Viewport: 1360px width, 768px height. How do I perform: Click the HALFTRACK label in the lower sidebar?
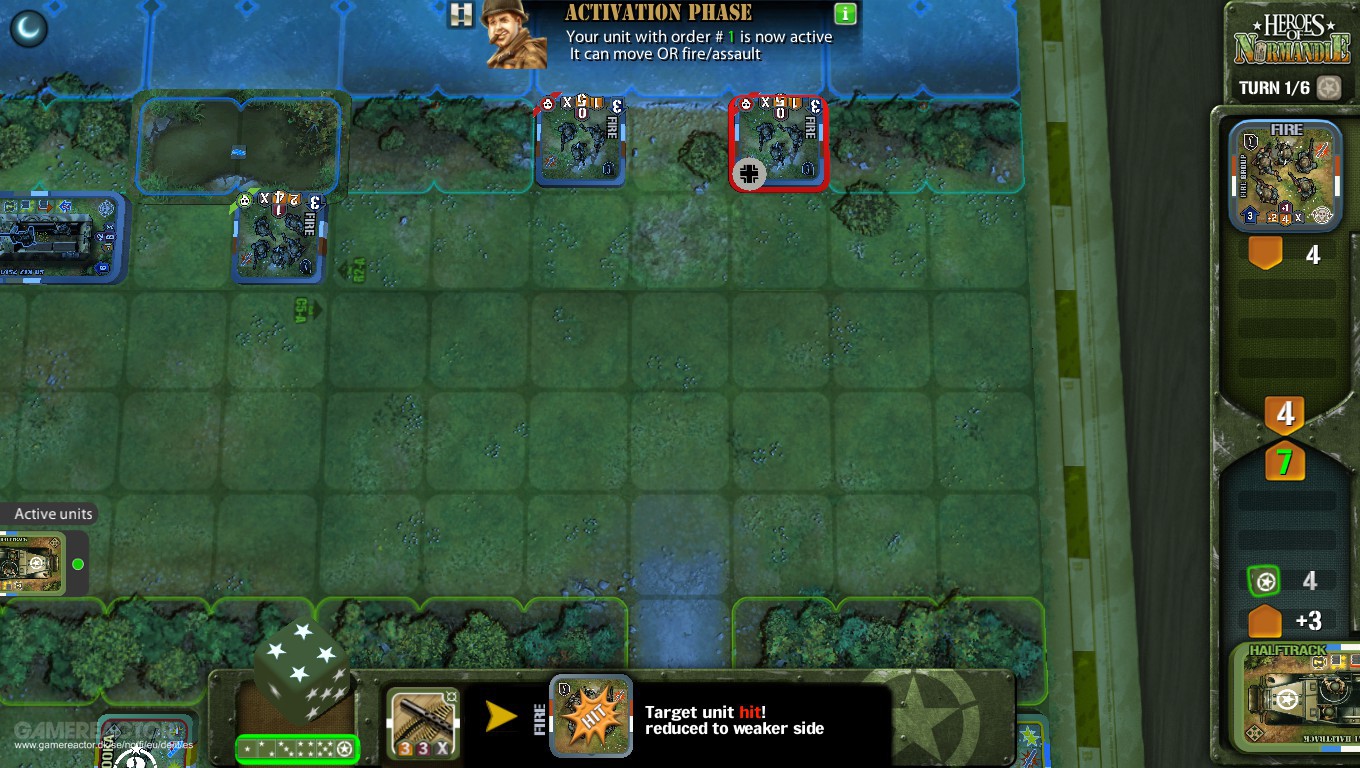[1288, 650]
